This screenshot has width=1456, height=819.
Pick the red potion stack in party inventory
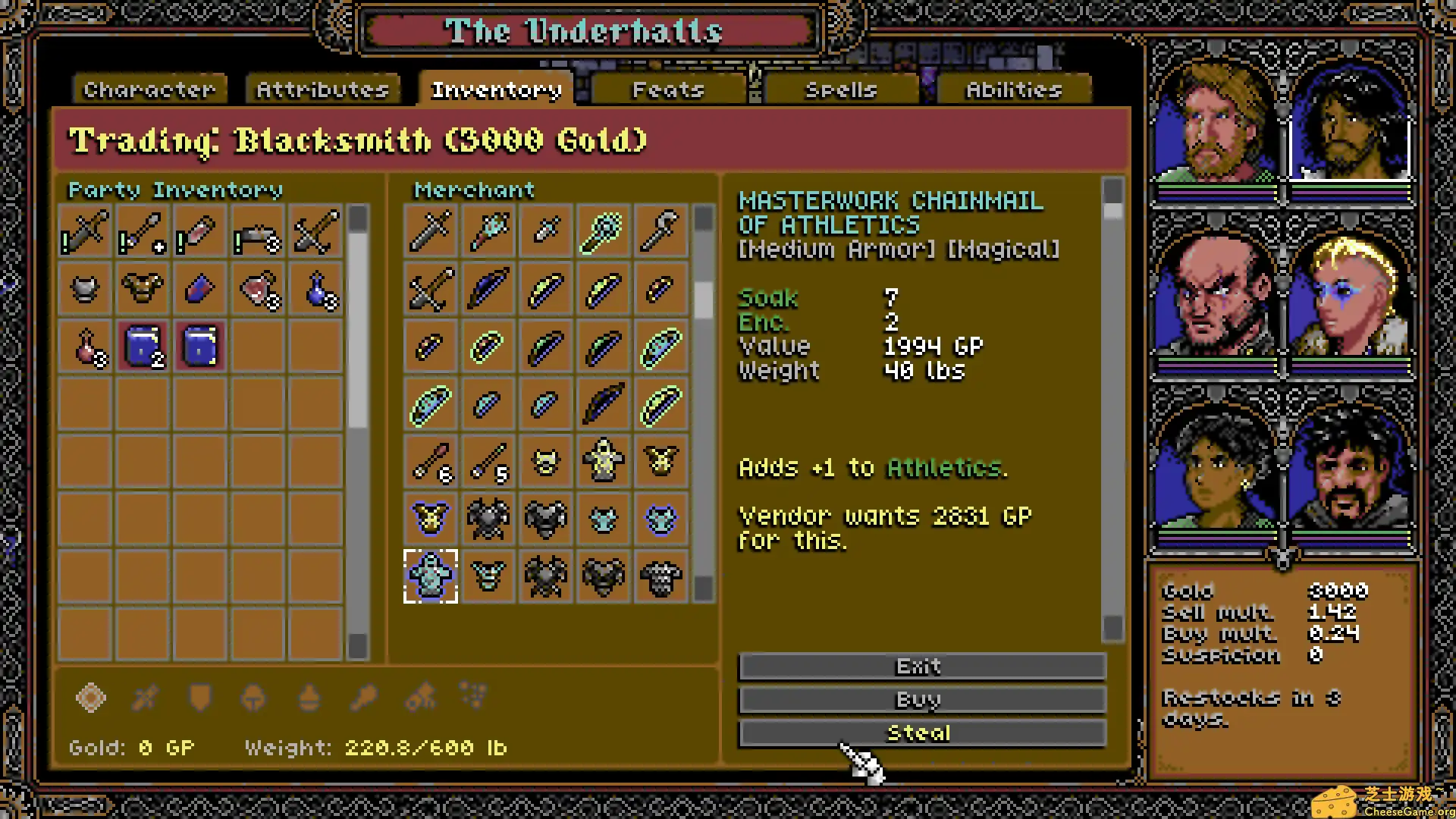click(85, 347)
